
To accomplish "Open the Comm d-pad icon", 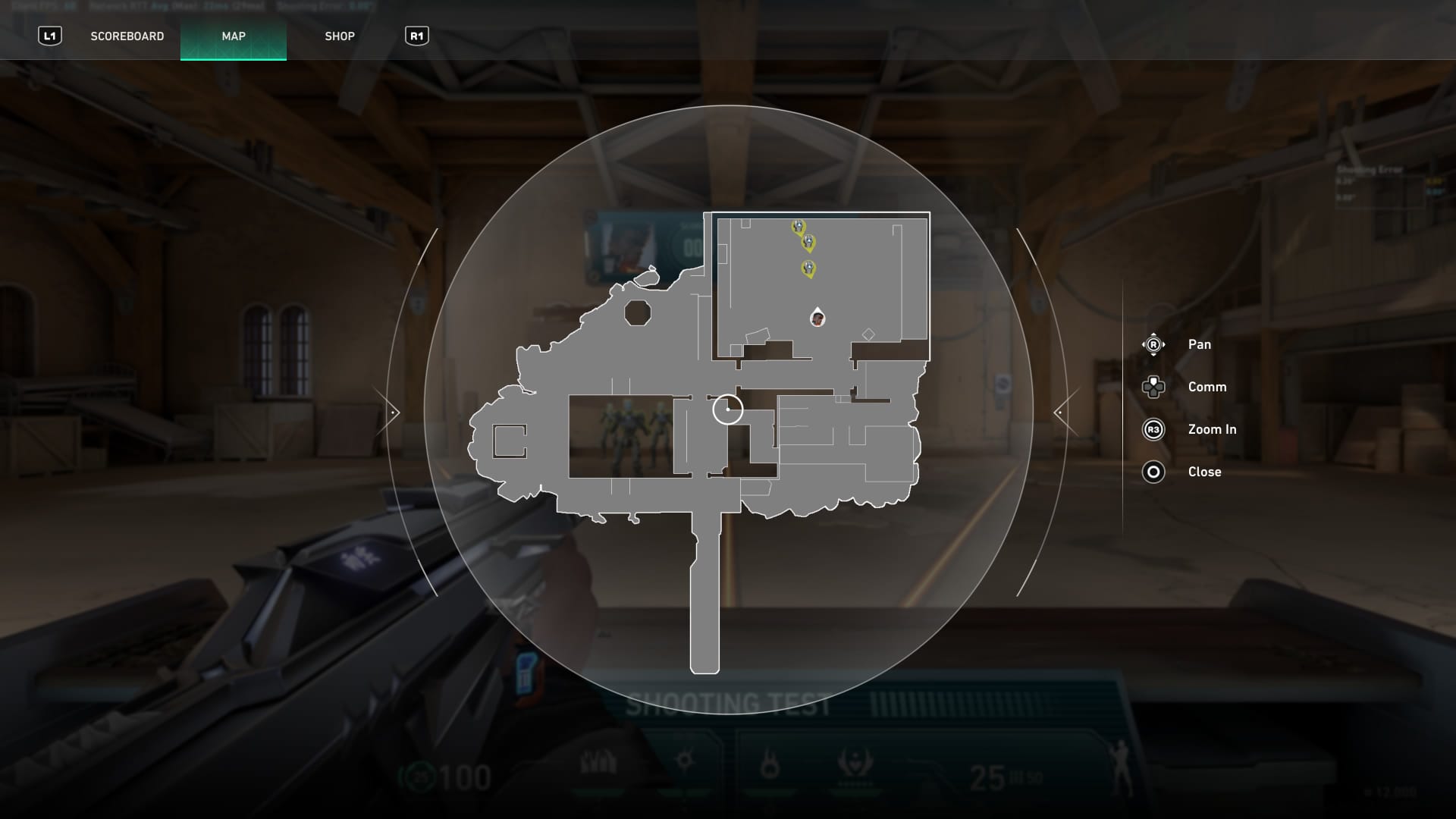I will [x=1153, y=387].
